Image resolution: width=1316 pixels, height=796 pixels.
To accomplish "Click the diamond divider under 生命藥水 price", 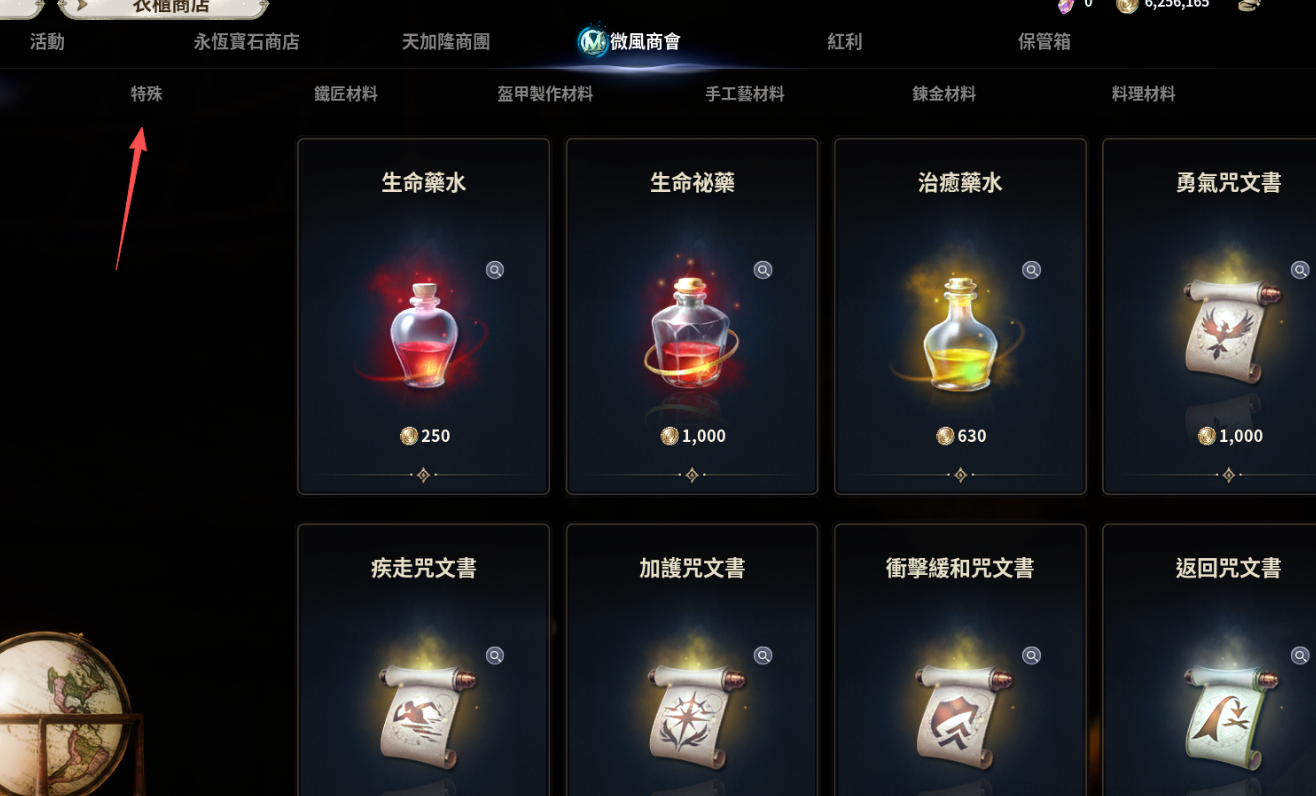I will 423,477.
